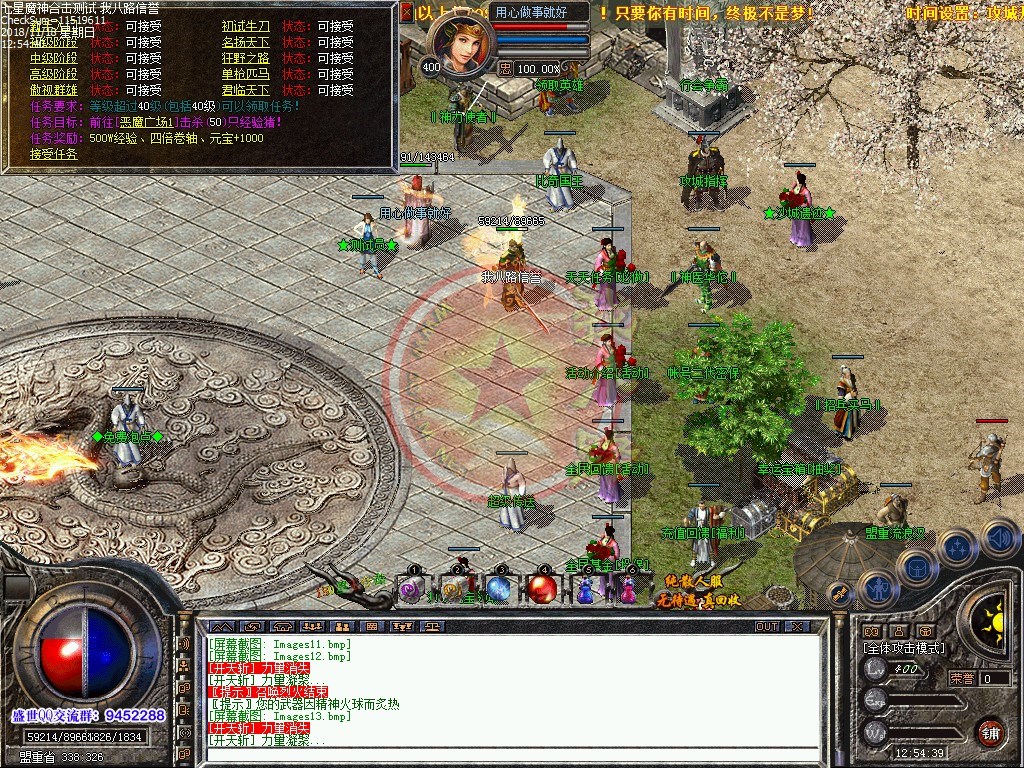Use the purple scroll item in slot 1
Viewport: 1024px width, 768px height.
coord(411,590)
